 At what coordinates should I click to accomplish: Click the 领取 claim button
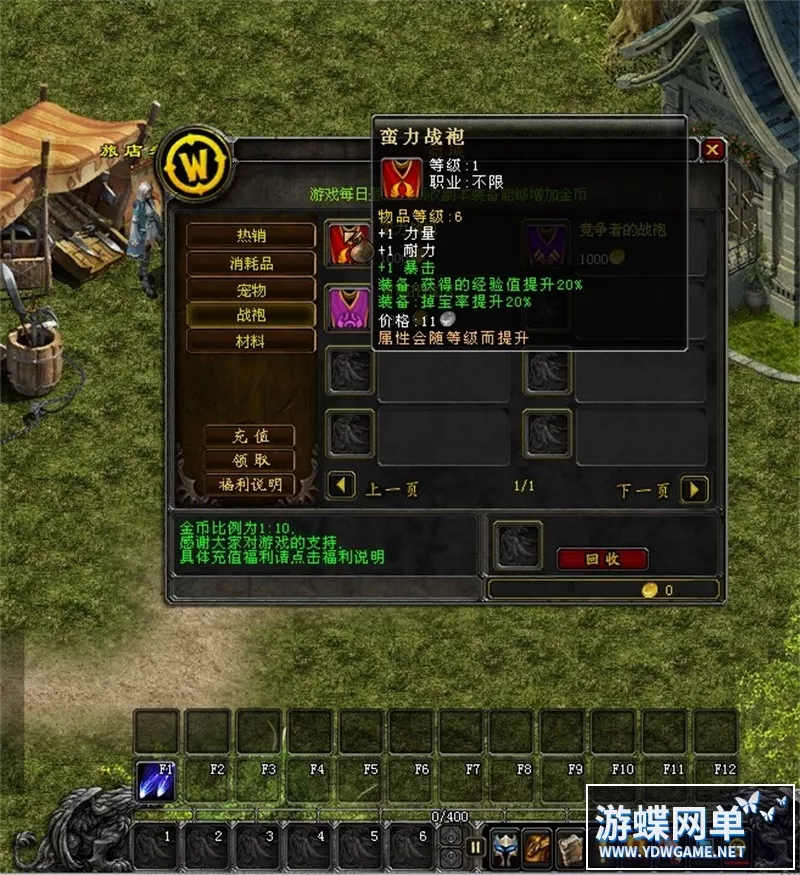point(250,460)
